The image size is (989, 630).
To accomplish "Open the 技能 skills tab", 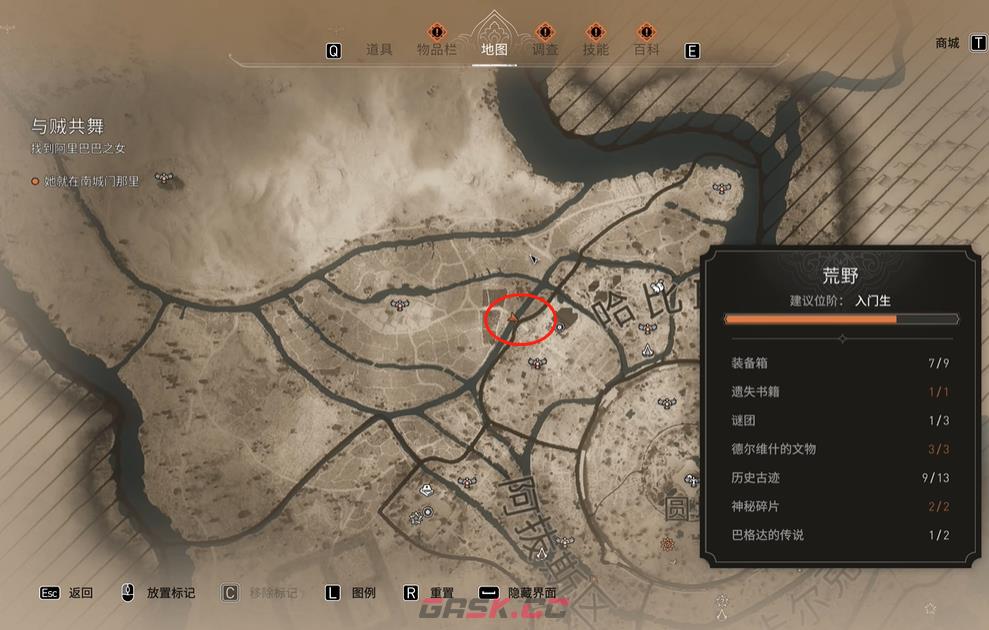I will point(595,50).
